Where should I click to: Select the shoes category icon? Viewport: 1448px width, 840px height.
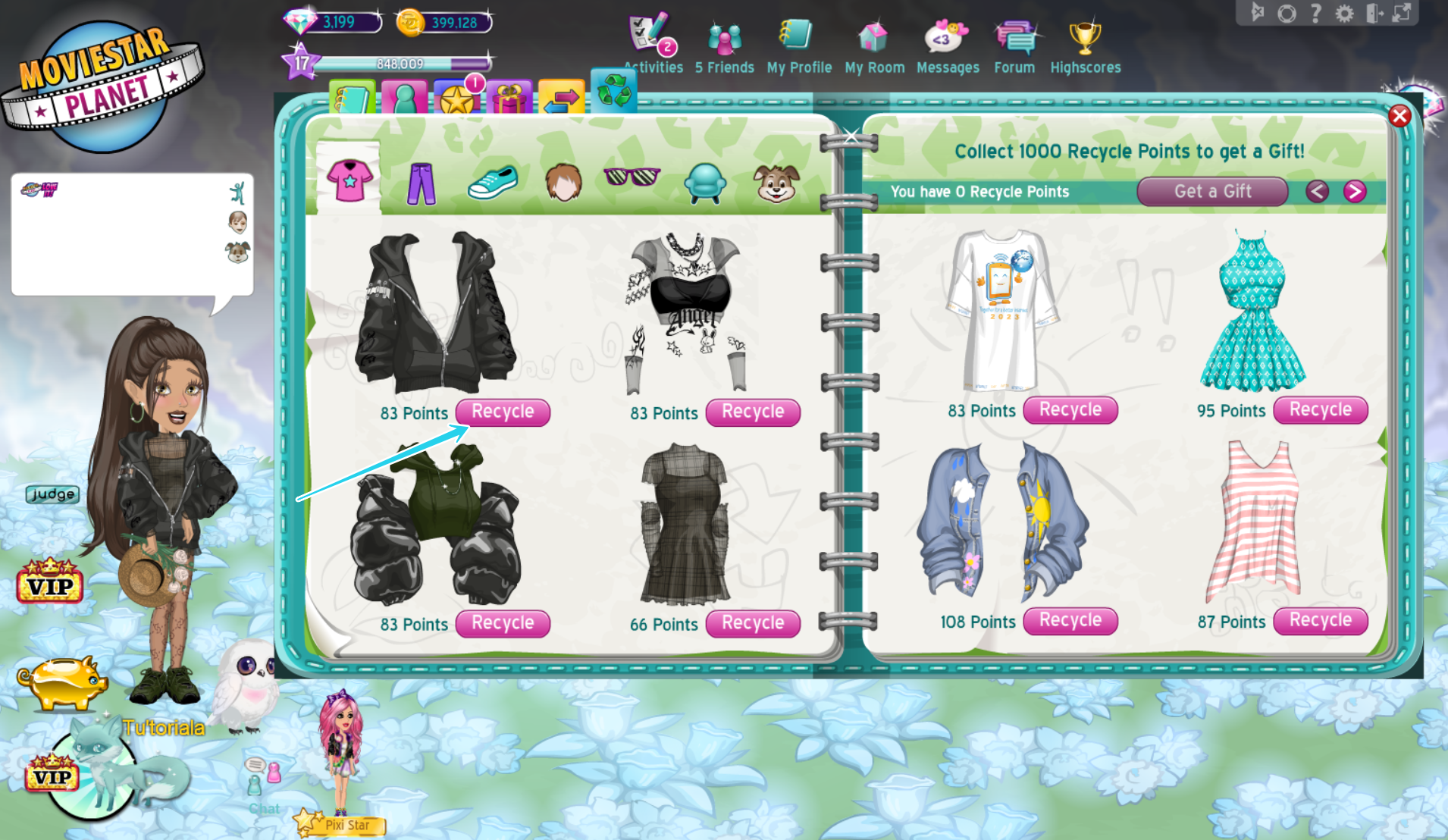point(491,180)
